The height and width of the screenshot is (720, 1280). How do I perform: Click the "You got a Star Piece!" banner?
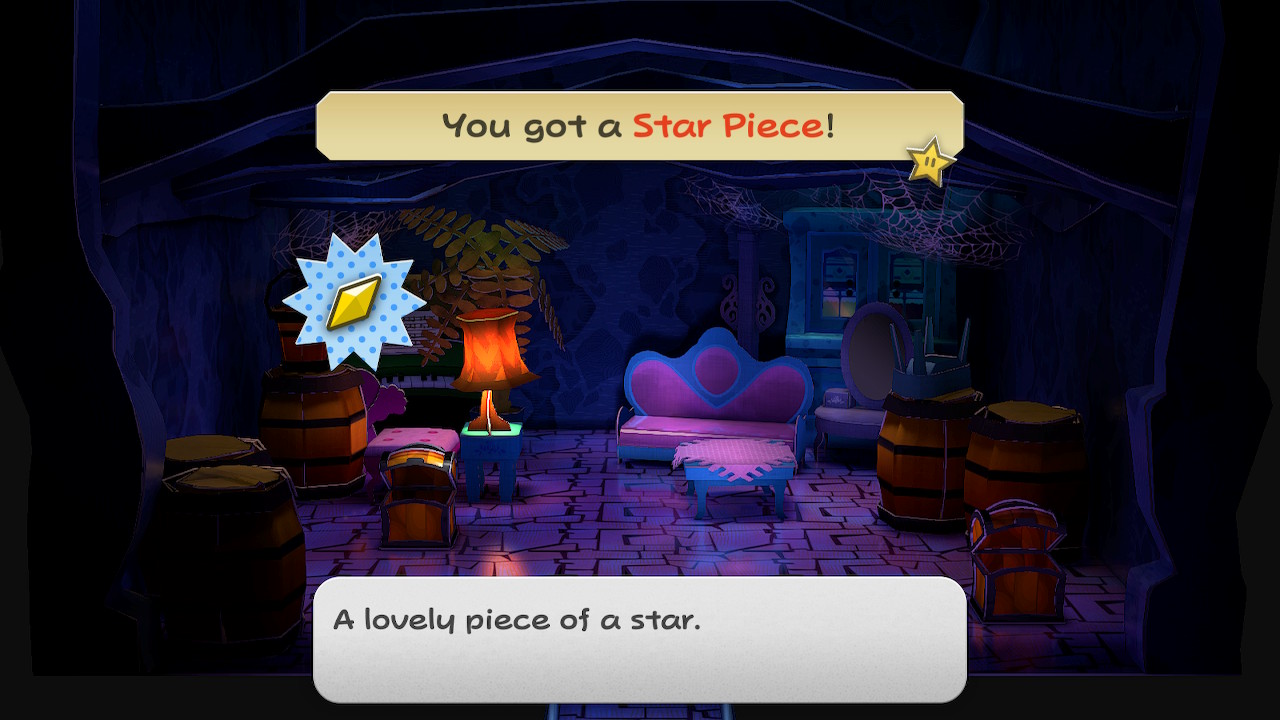click(638, 126)
